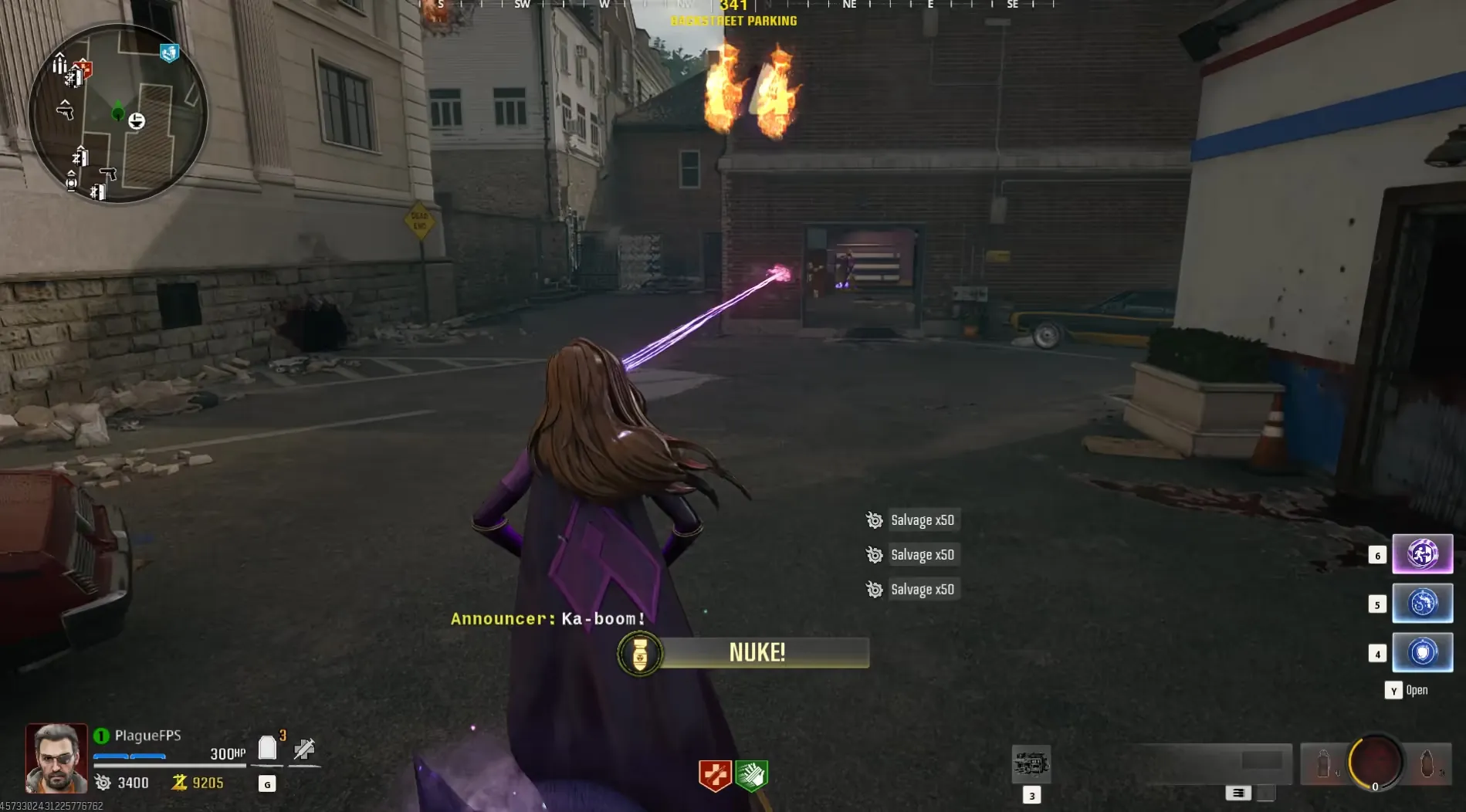Activate the blue shield GobbleGum
The height and width of the screenshot is (812, 1466).
tap(1422, 652)
